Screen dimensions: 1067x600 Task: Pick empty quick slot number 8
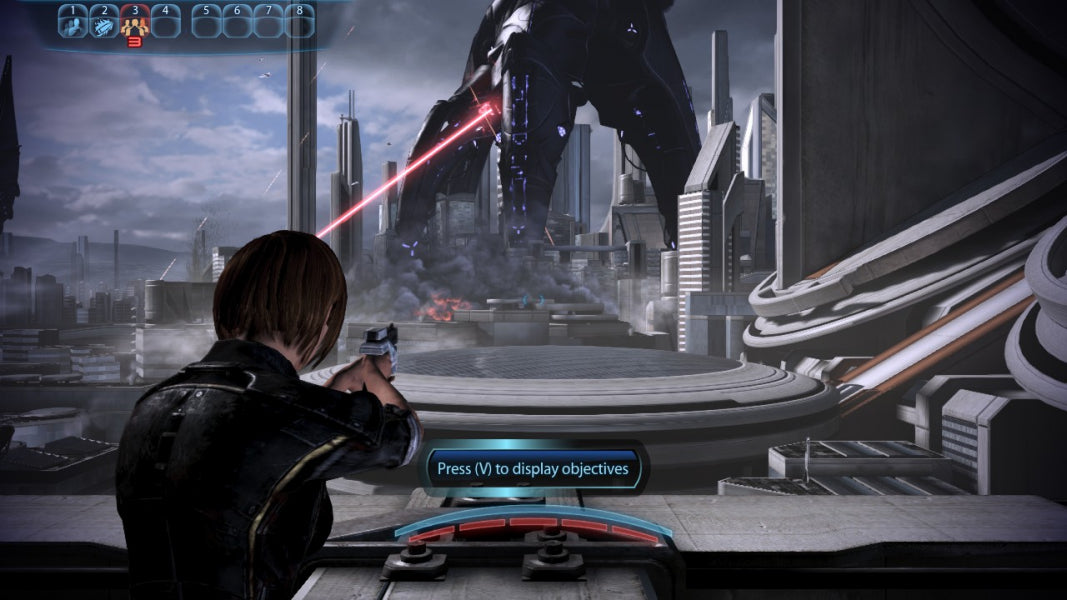(299, 22)
